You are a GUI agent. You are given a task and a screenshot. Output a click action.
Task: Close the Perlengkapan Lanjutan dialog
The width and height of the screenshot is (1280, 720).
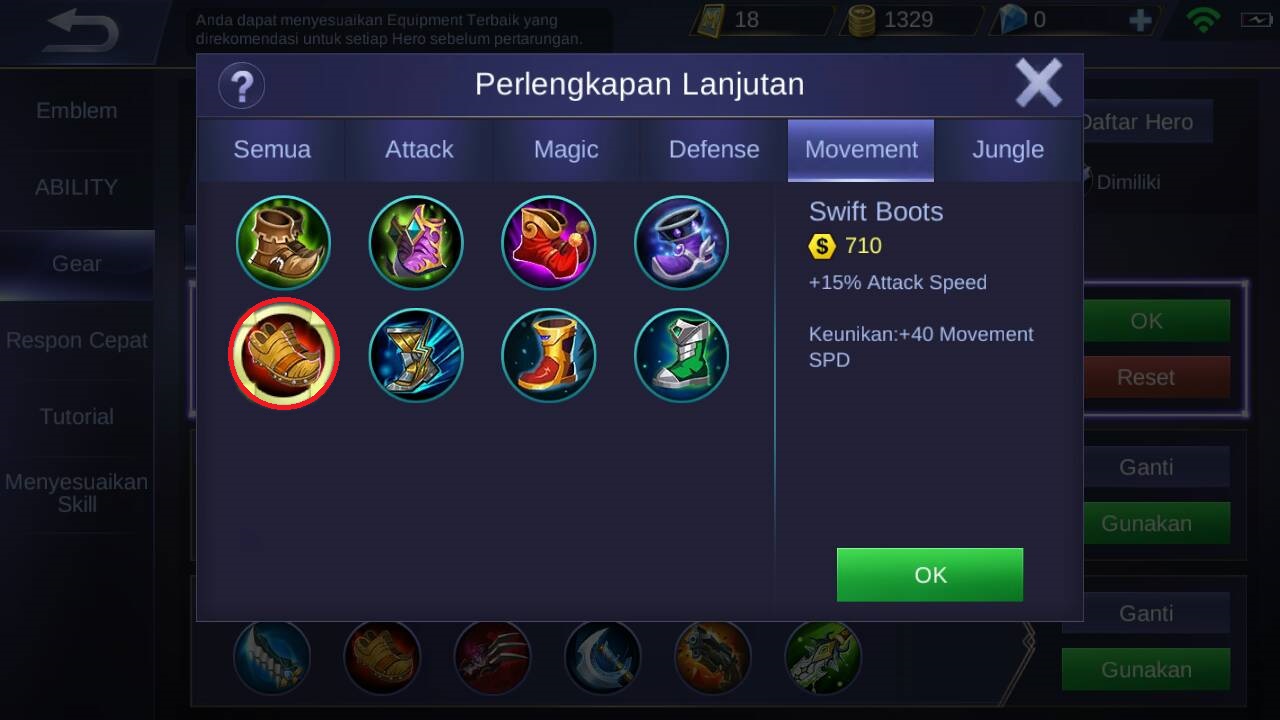(1038, 83)
